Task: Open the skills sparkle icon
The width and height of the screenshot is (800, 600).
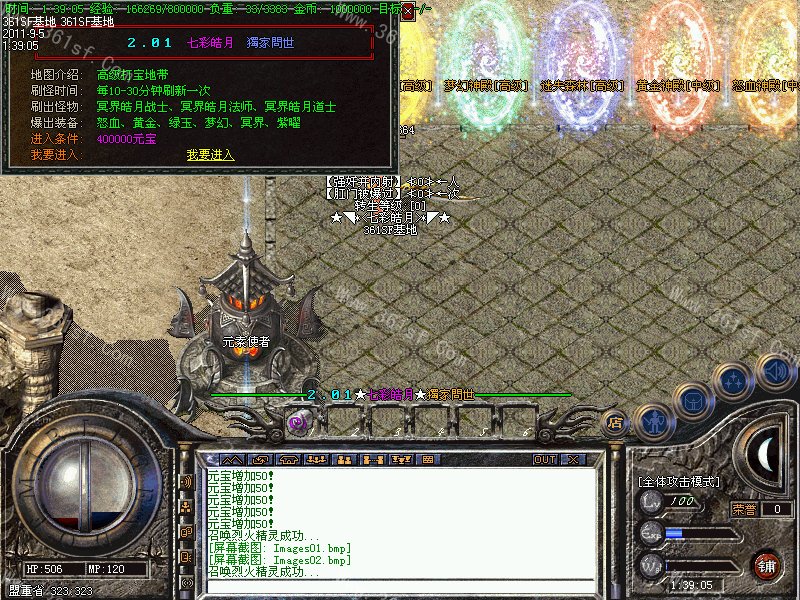Action: [735, 382]
